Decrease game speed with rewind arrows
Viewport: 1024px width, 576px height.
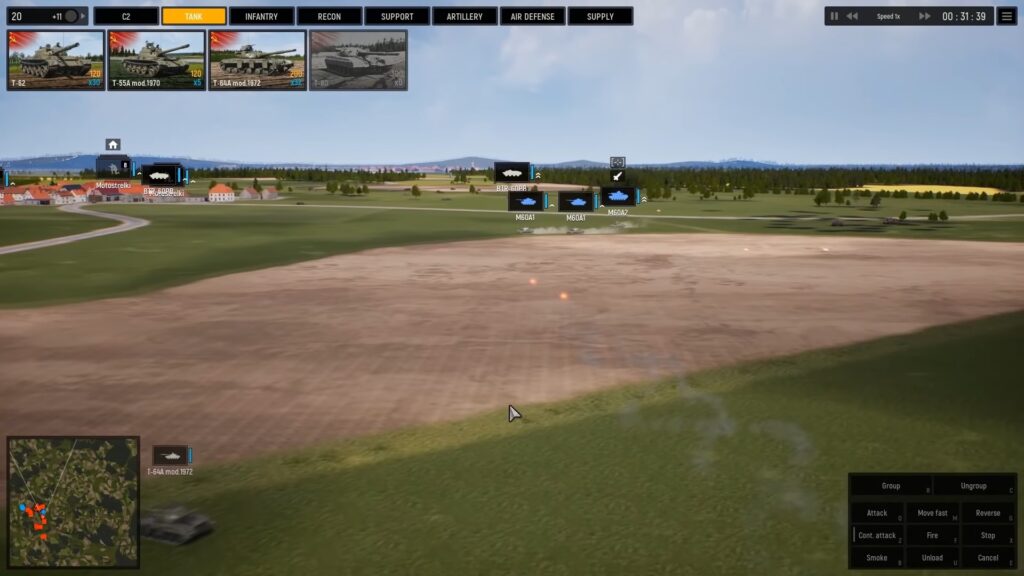coord(852,16)
